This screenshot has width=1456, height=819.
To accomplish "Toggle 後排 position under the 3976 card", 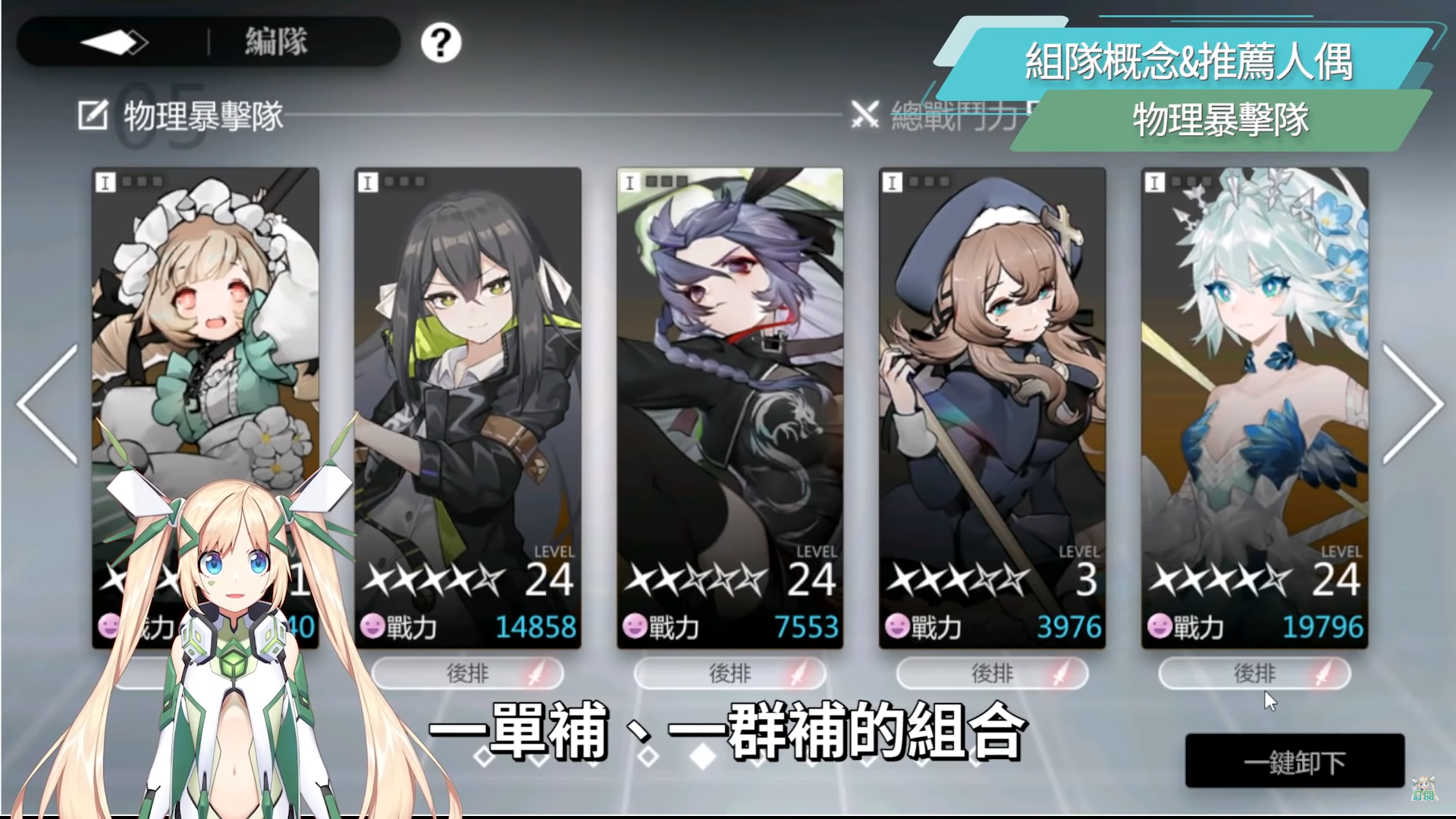I will click(x=992, y=673).
